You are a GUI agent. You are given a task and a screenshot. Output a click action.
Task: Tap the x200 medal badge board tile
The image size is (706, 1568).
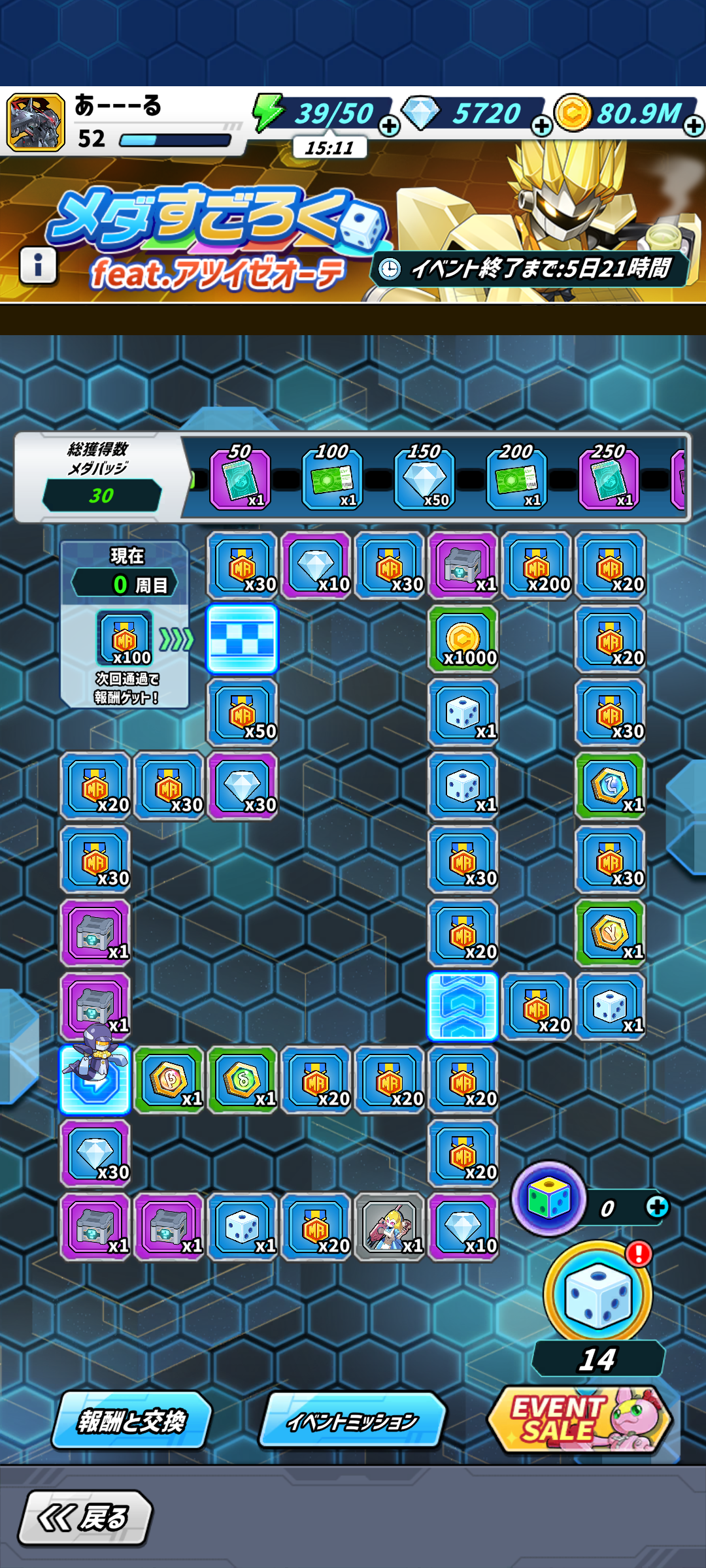pos(537,566)
